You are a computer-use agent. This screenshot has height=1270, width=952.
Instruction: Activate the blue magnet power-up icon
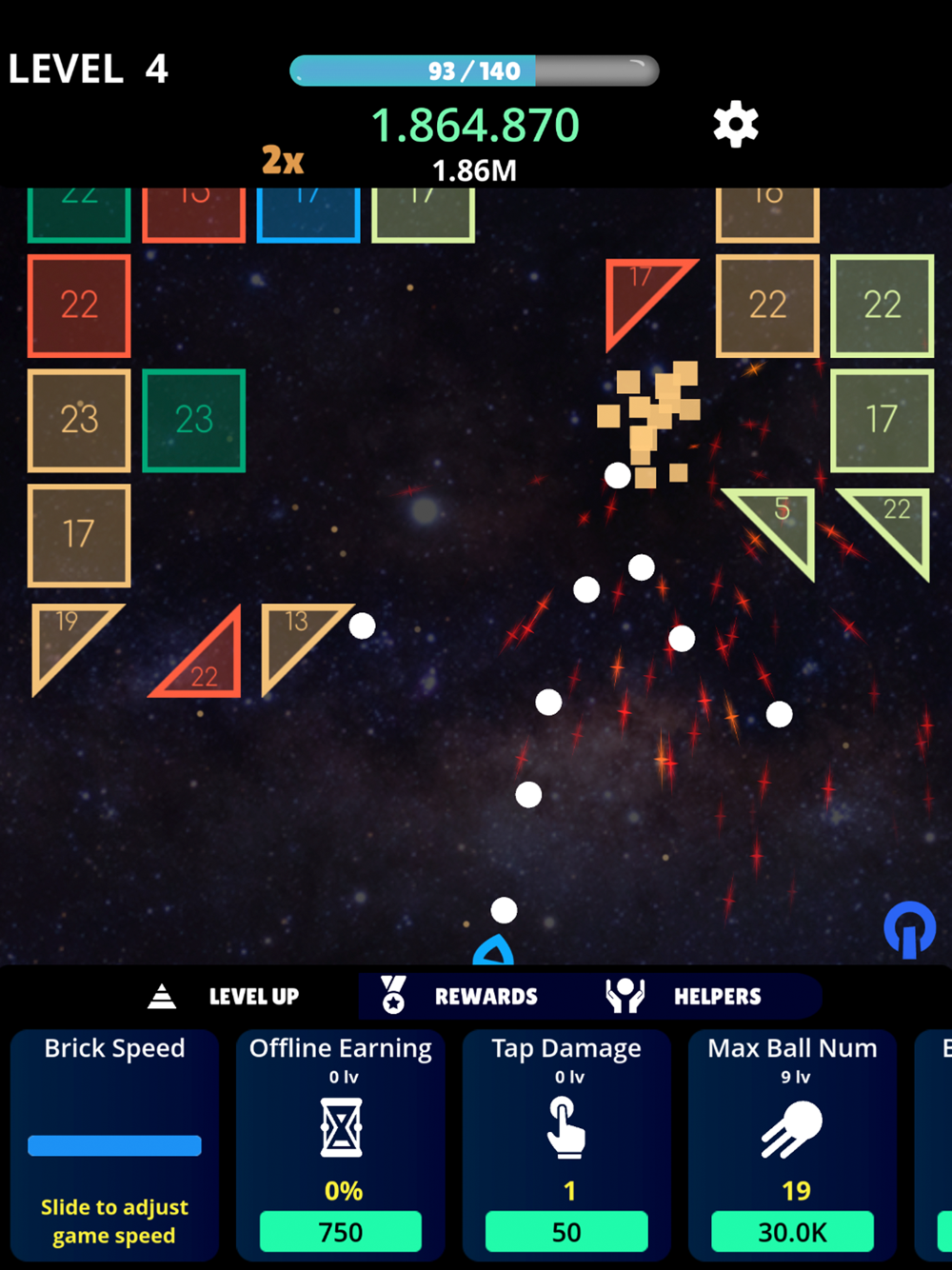(909, 929)
